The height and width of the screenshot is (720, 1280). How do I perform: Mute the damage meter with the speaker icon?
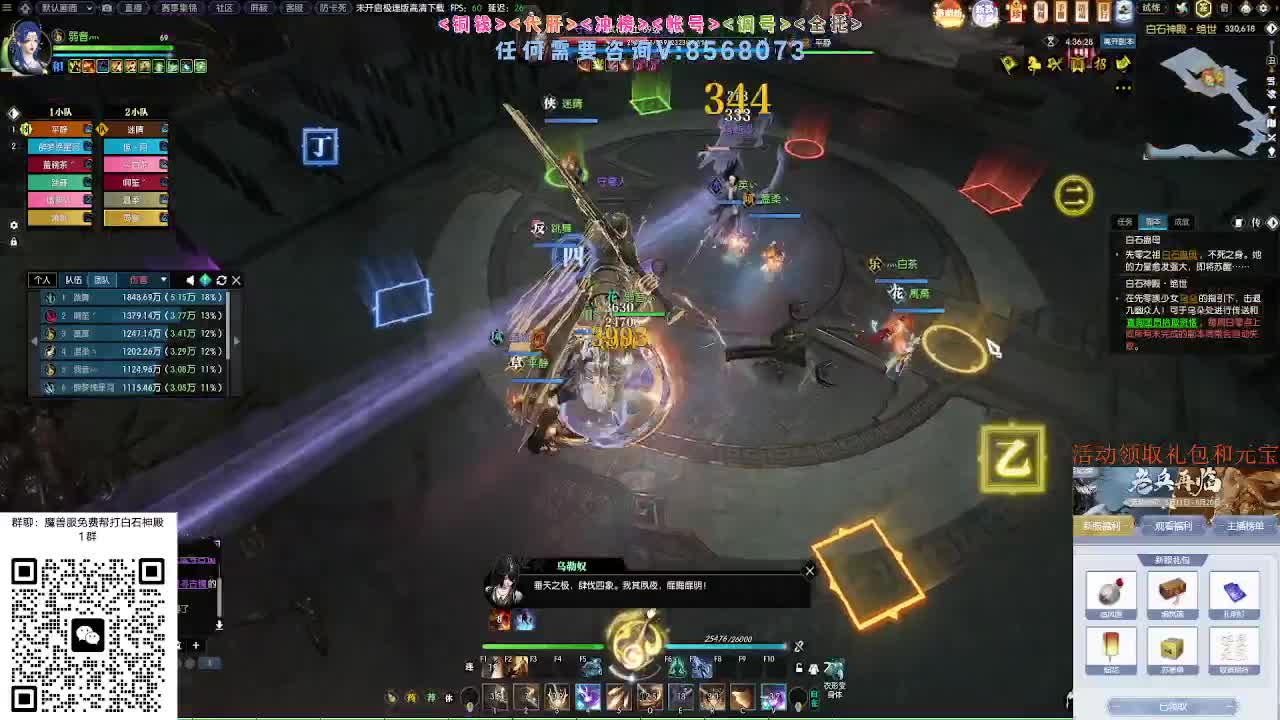coord(190,281)
